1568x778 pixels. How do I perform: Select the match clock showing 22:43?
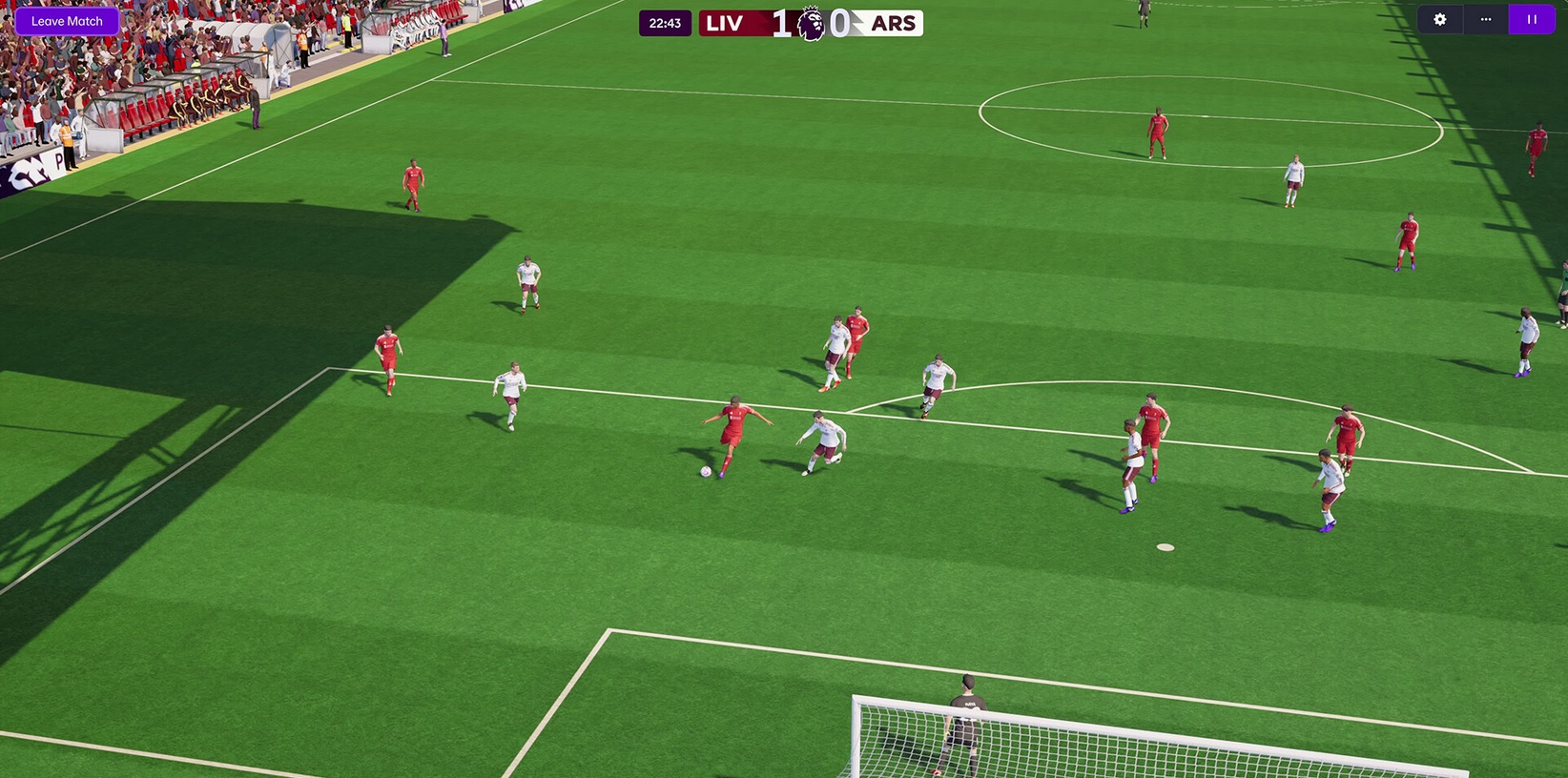[x=665, y=23]
